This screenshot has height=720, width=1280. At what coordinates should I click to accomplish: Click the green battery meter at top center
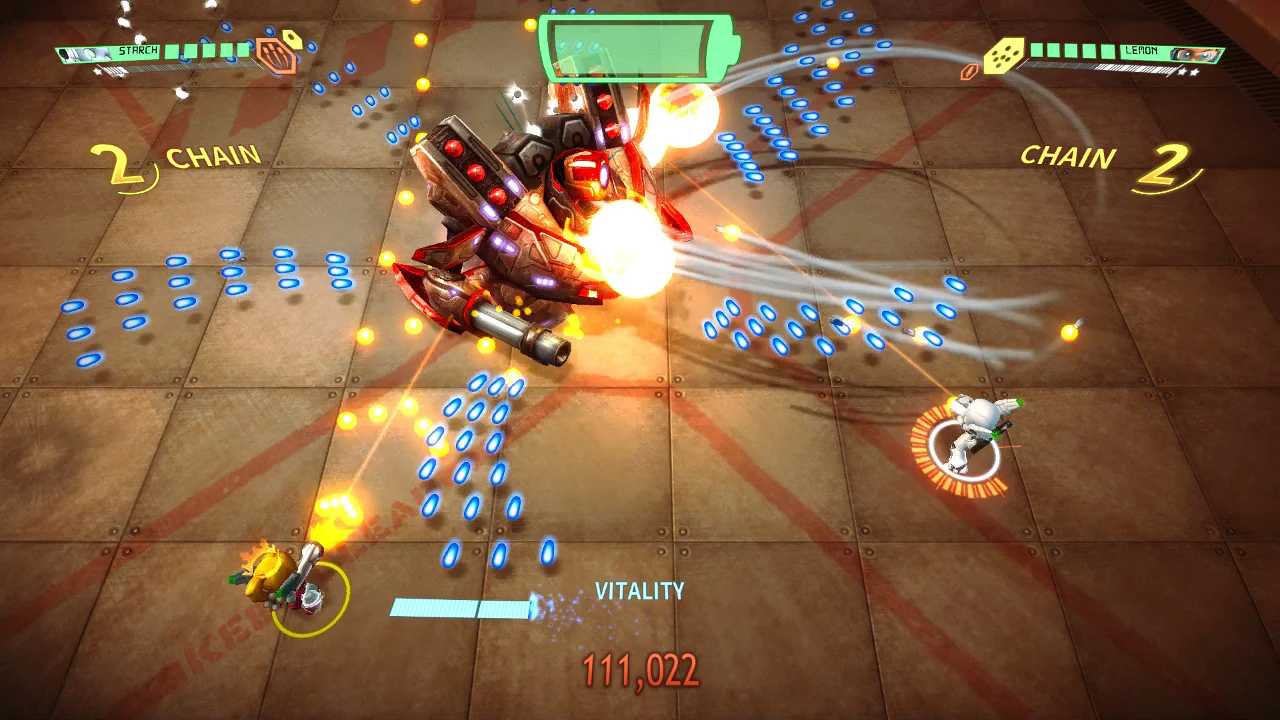point(632,45)
